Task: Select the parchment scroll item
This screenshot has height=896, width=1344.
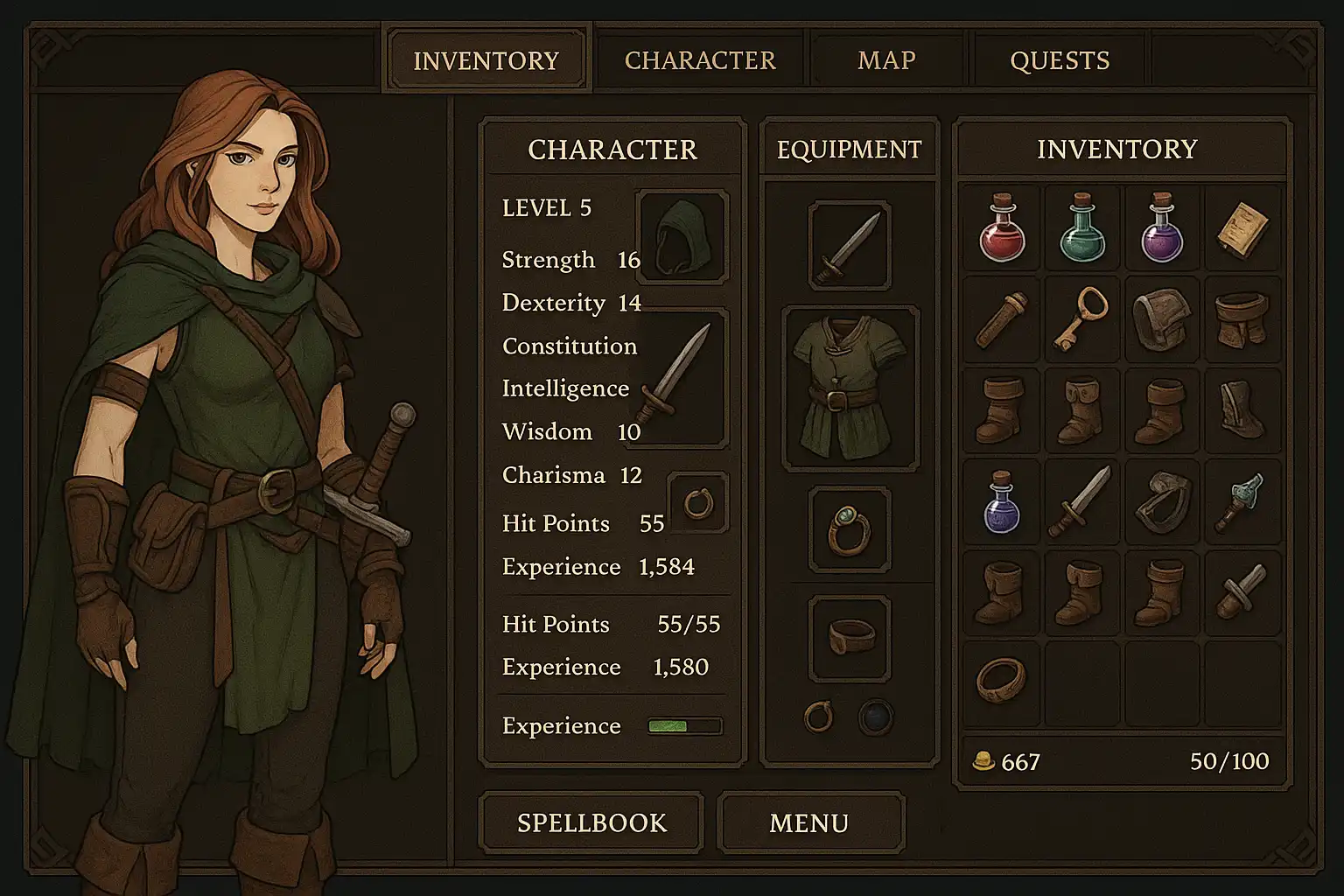Action: pyautogui.click(x=1242, y=228)
